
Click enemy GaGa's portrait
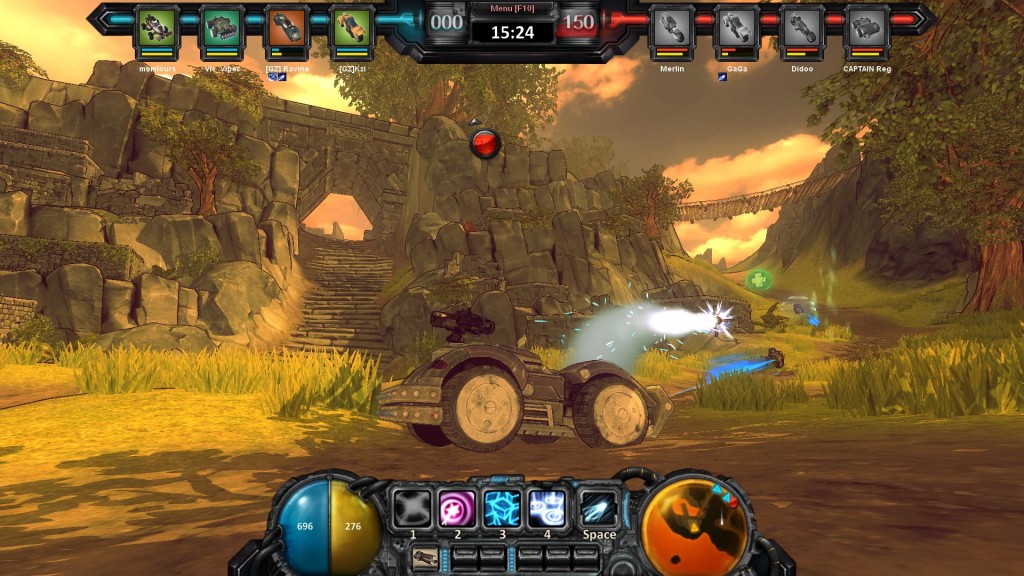[x=737, y=26]
